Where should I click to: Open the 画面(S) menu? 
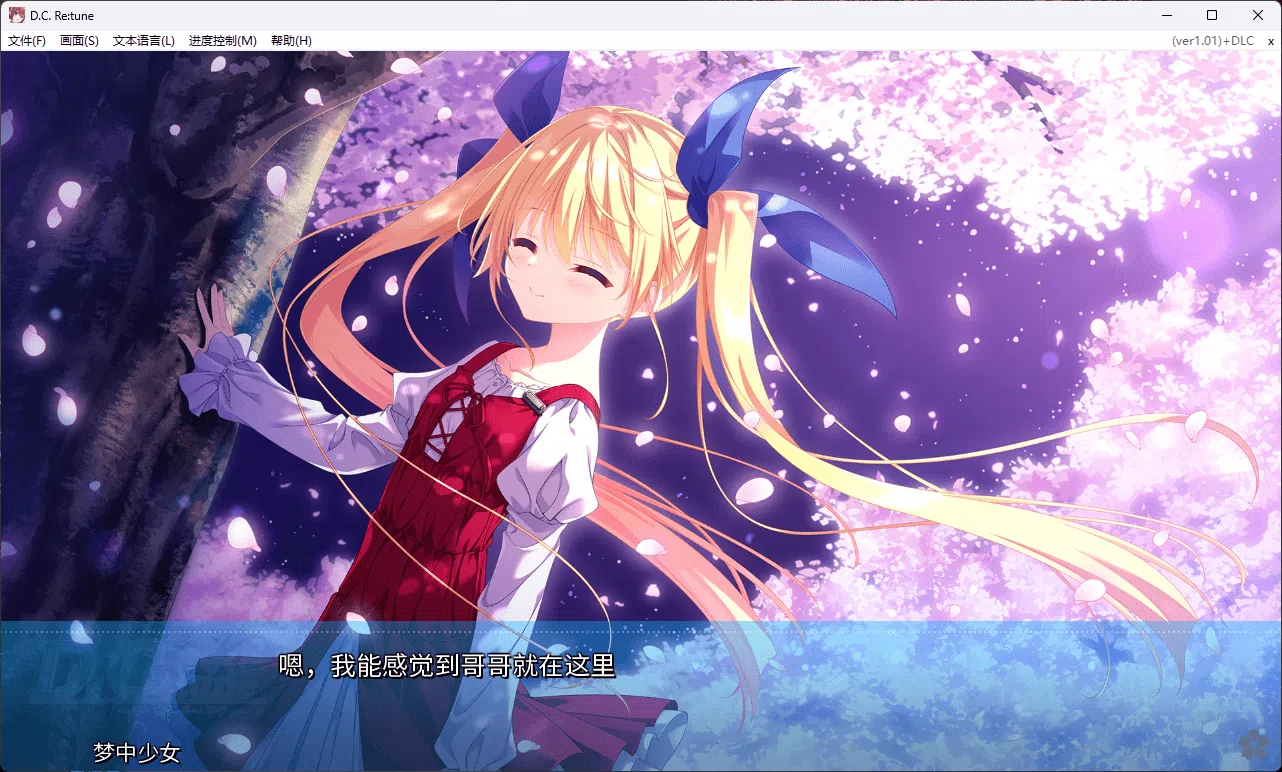(78, 40)
